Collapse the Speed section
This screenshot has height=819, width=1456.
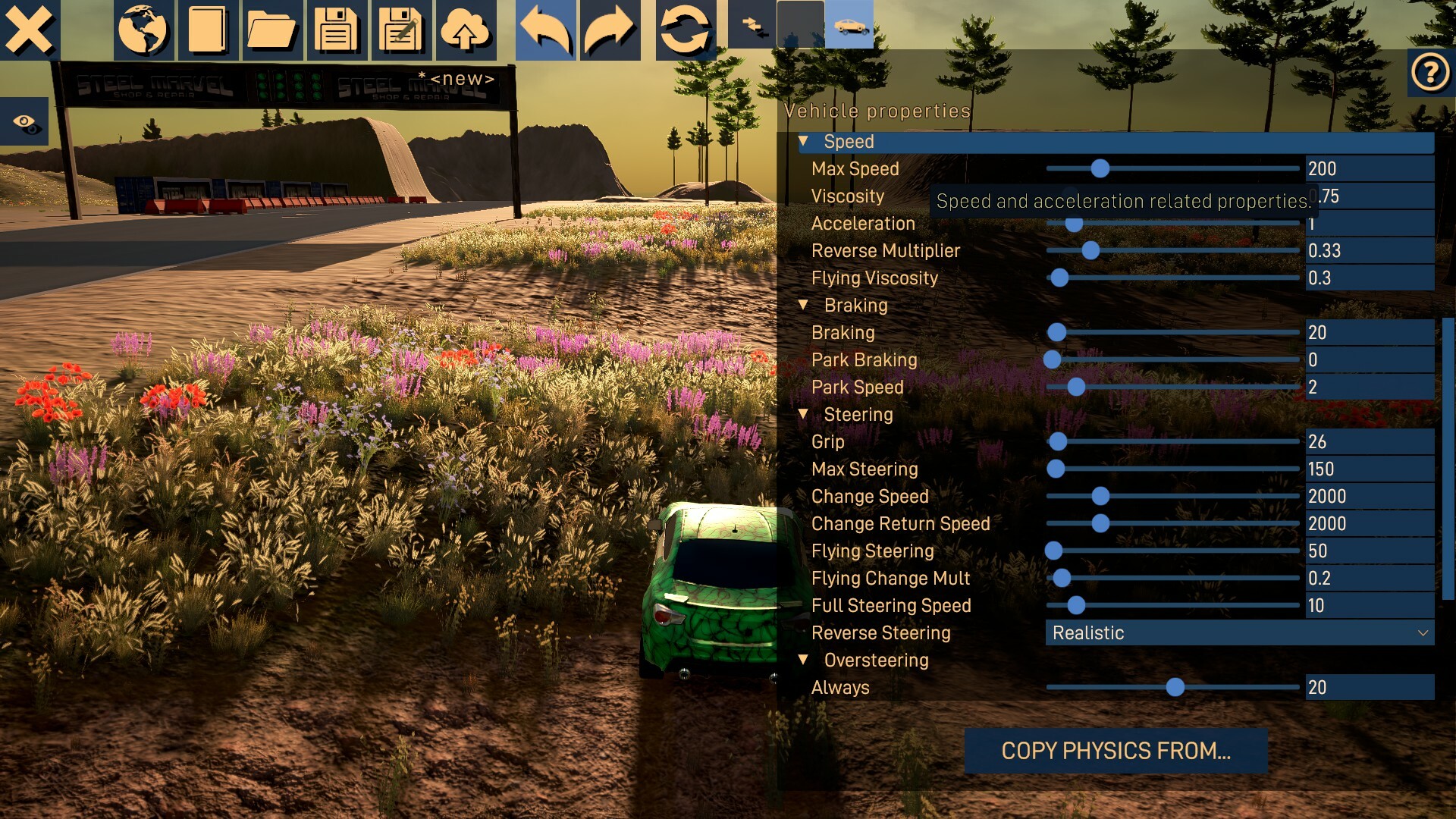[803, 142]
